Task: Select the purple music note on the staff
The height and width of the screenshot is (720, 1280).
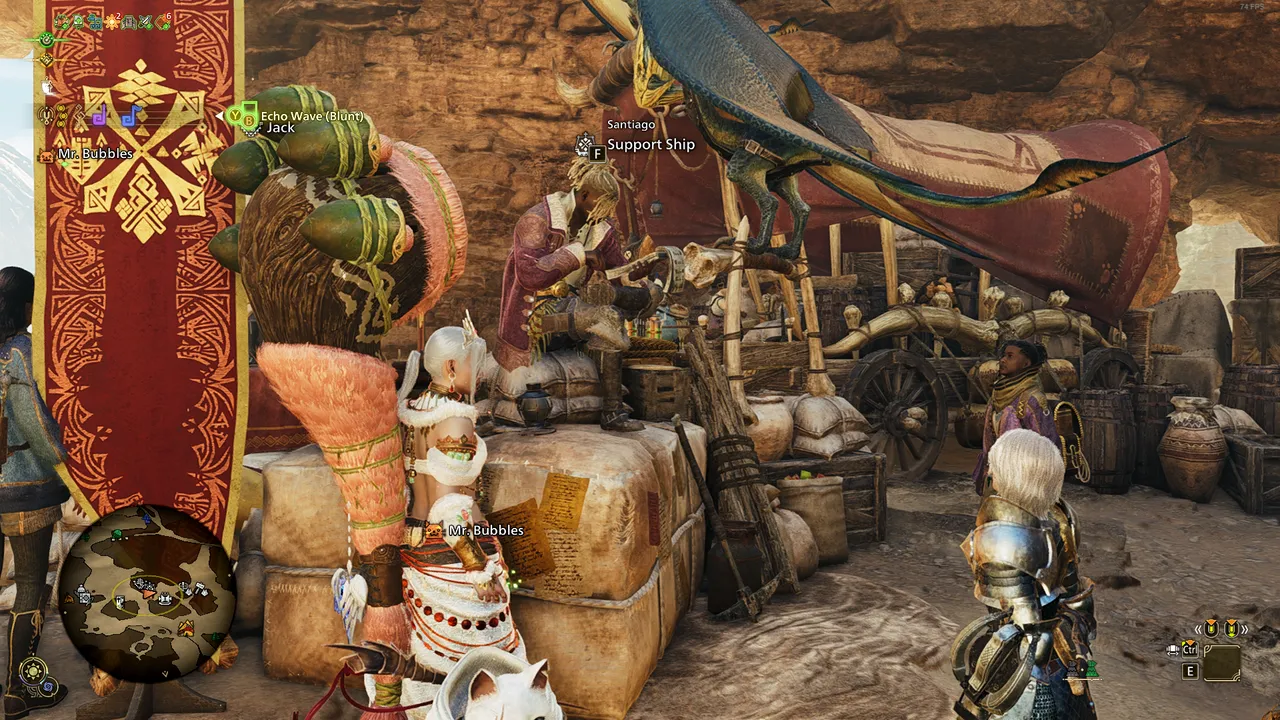Action: (100, 116)
